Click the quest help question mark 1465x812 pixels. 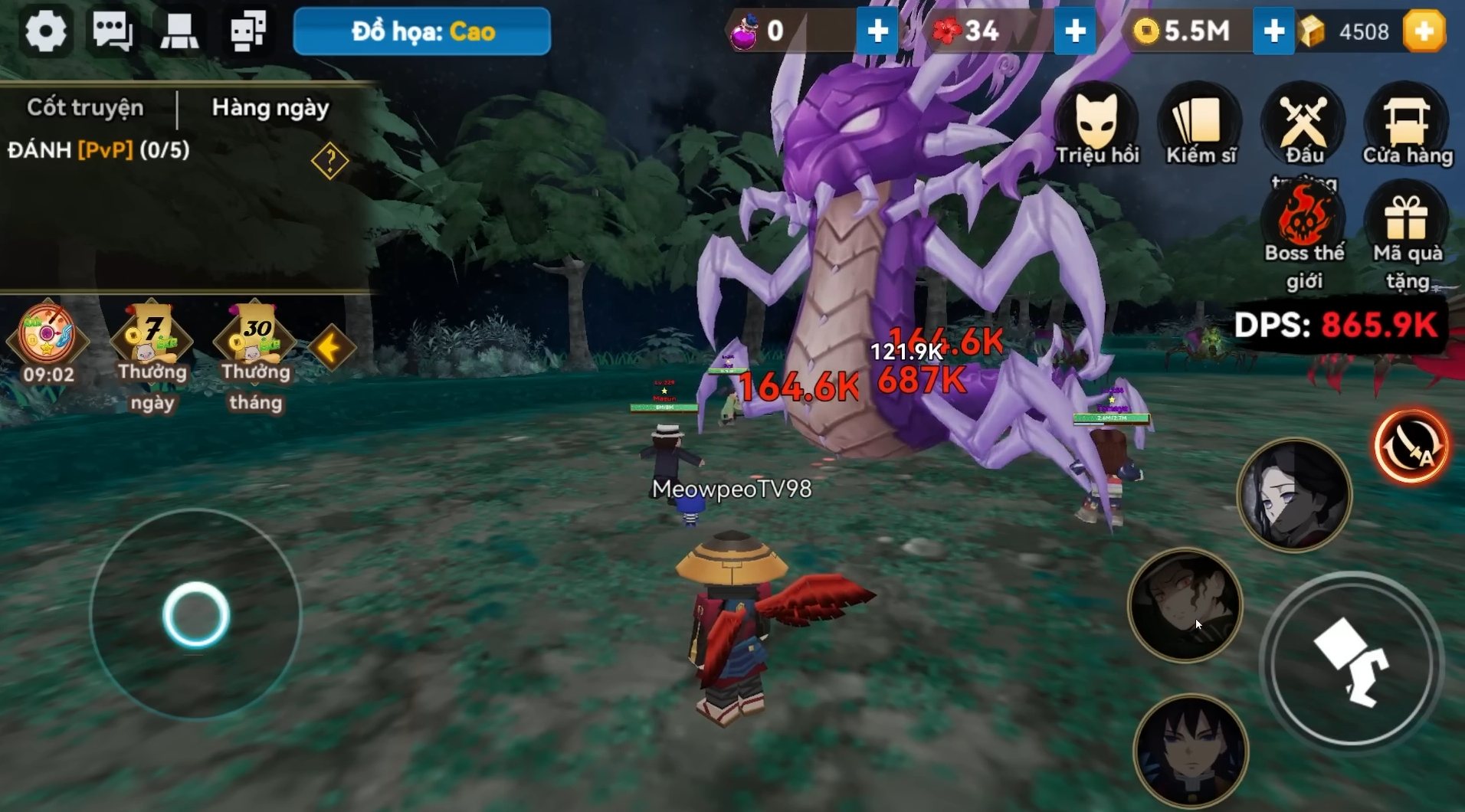[x=329, y=161]
